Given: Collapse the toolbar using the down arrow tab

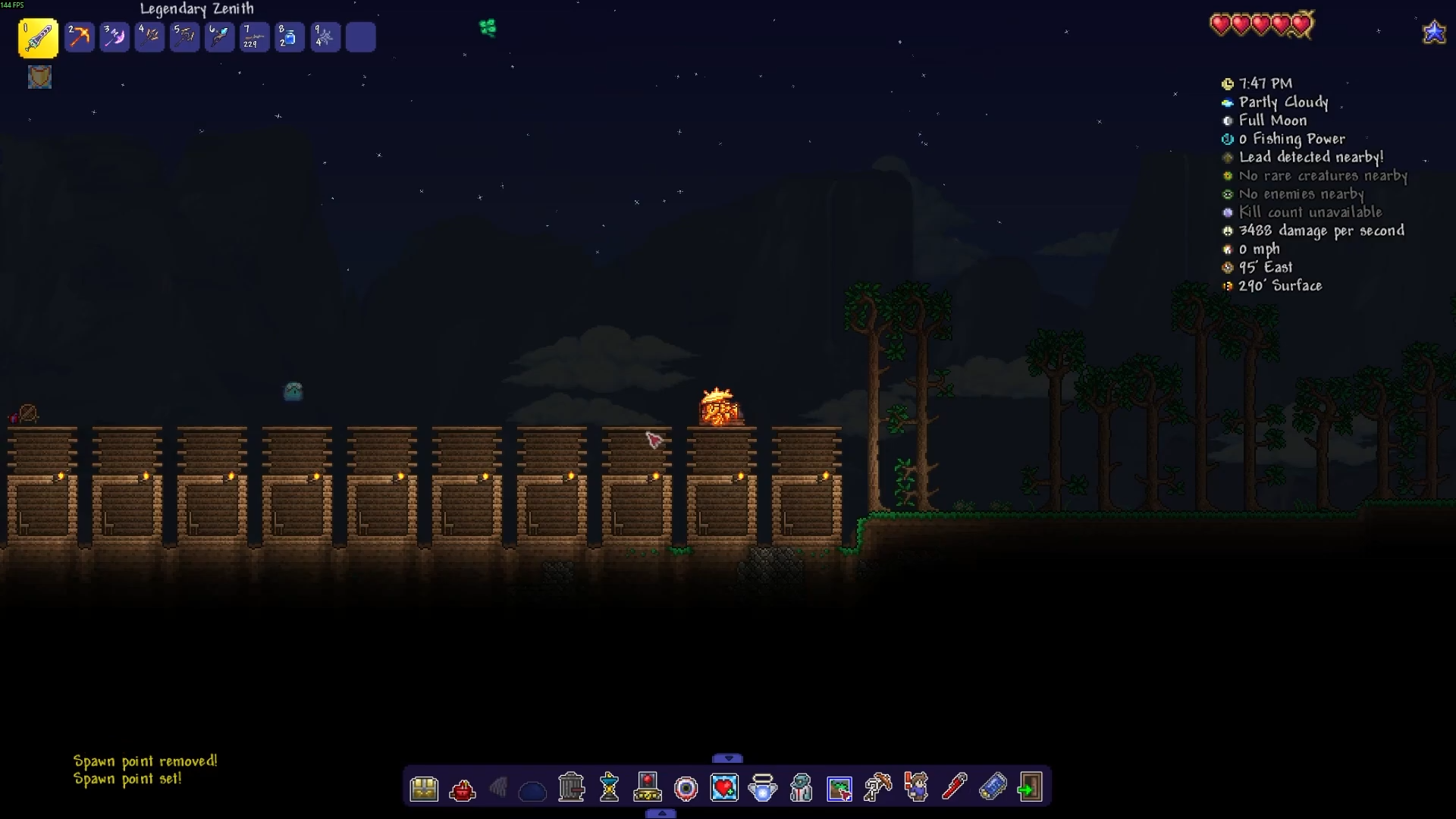Looking at the screenshot, I should (728, 758).
